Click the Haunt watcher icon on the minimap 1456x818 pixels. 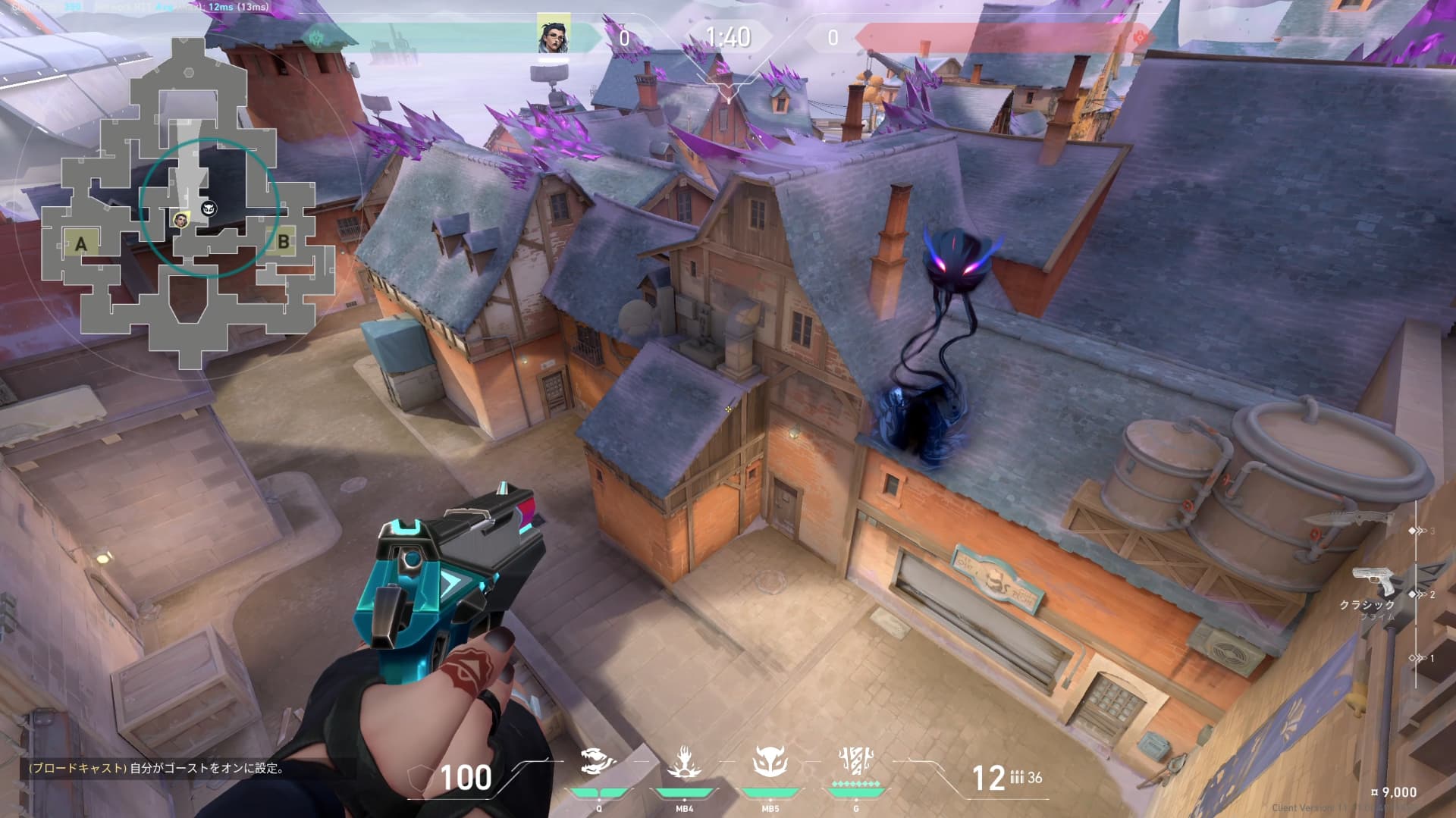[209, 208]
